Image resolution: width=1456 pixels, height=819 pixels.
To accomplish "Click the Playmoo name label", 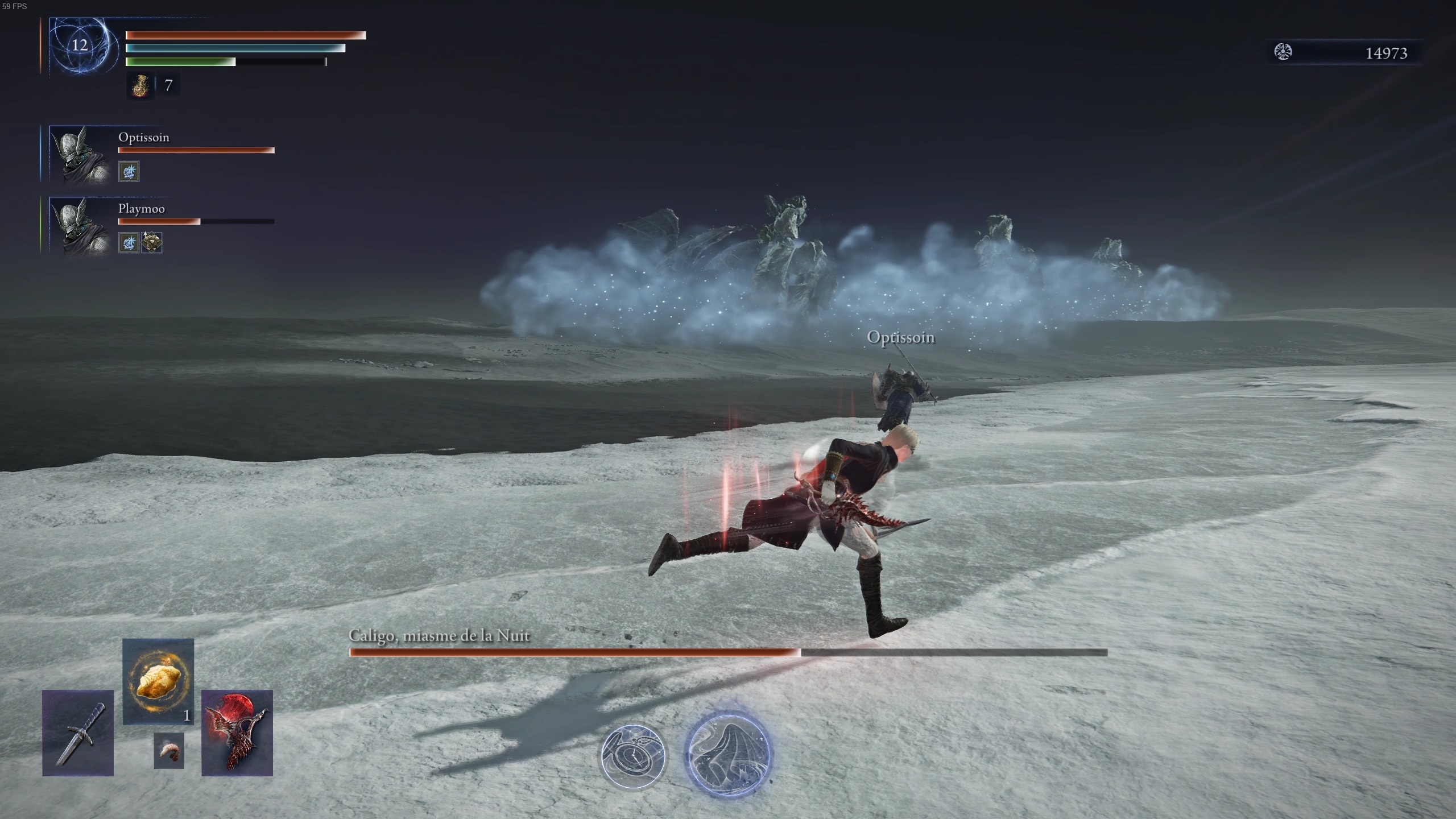I will coord(140,209).
